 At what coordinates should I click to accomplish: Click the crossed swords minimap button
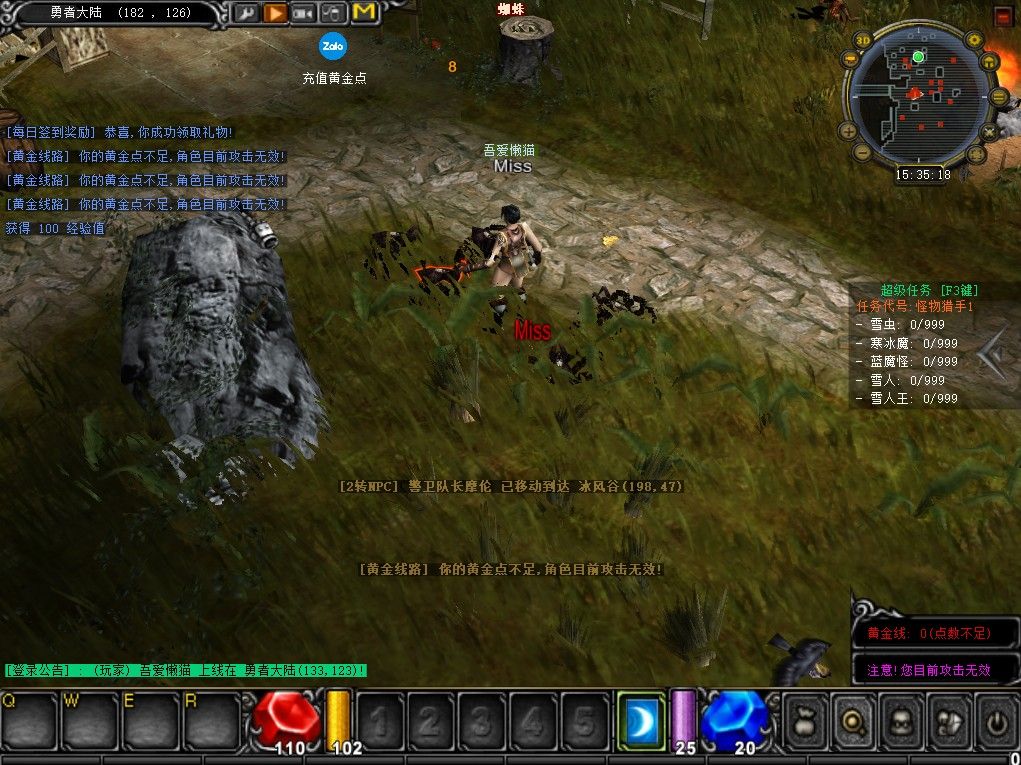990,131
